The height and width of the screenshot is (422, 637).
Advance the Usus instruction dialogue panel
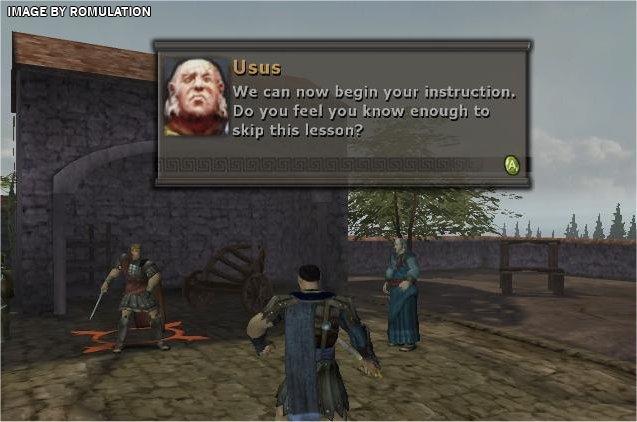[512, 165]
